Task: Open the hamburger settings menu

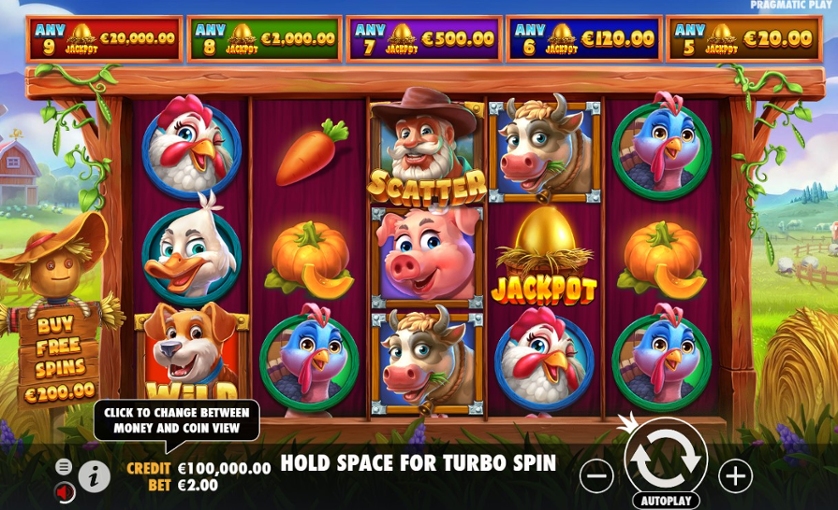Action: tap(64, 467)
